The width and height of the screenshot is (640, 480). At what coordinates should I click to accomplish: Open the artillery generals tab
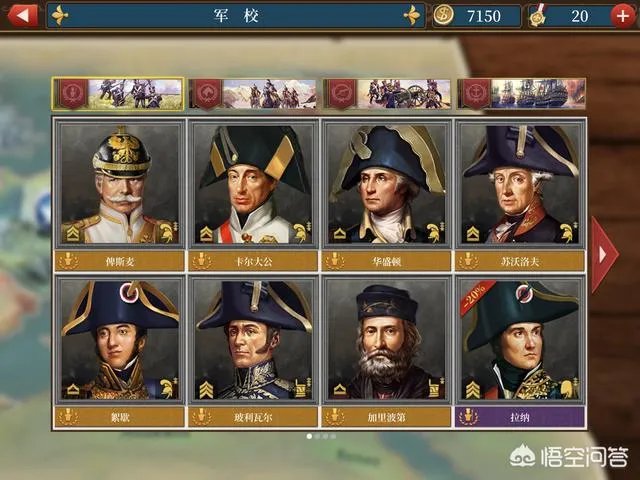tap(388, 94)
